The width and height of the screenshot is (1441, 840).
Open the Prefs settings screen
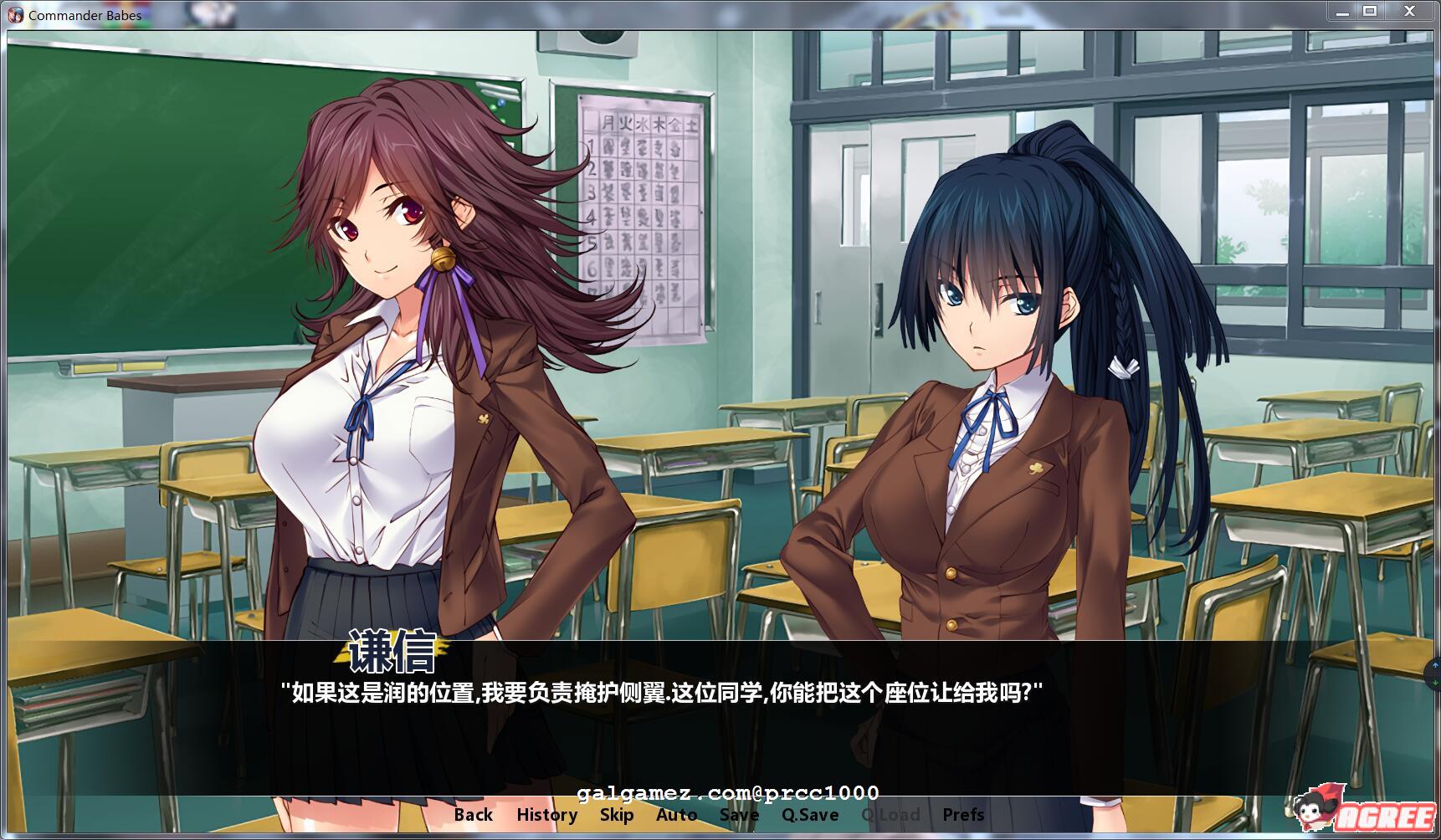[x=962, y=814]
